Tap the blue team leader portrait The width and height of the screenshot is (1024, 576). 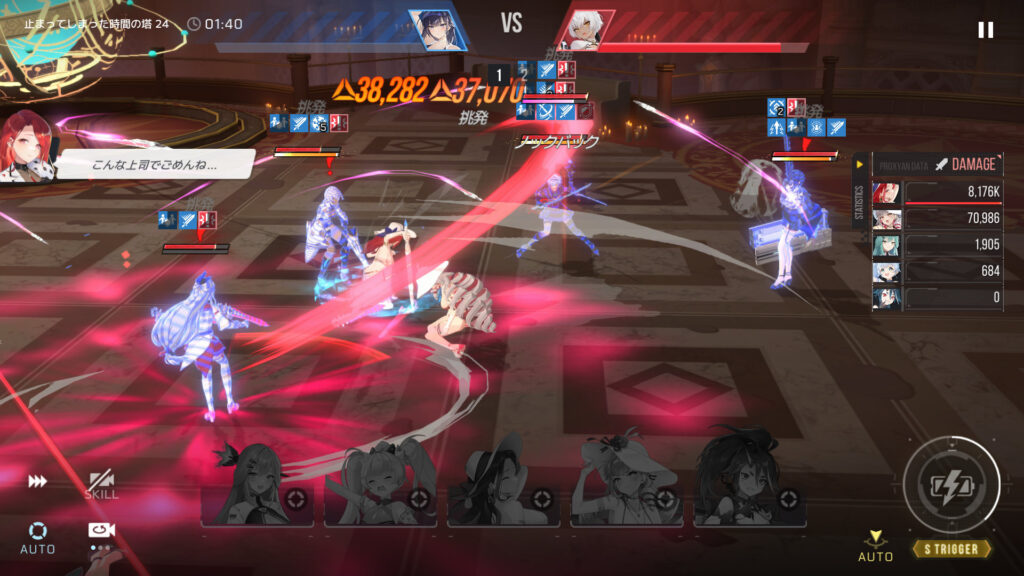click(x=438, y=29)
